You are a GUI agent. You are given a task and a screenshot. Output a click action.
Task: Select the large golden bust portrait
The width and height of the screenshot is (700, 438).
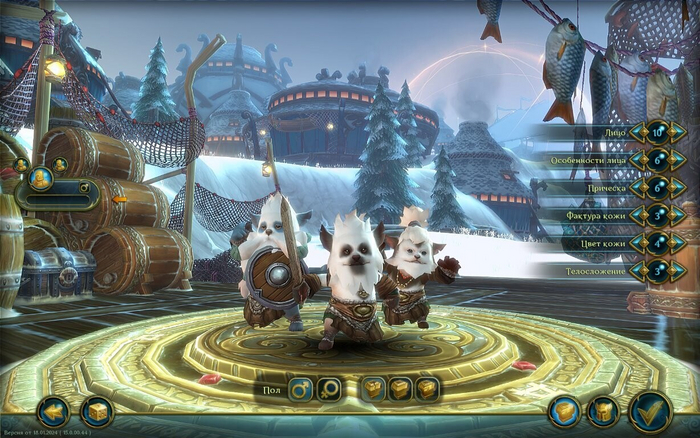pos(40,179)
